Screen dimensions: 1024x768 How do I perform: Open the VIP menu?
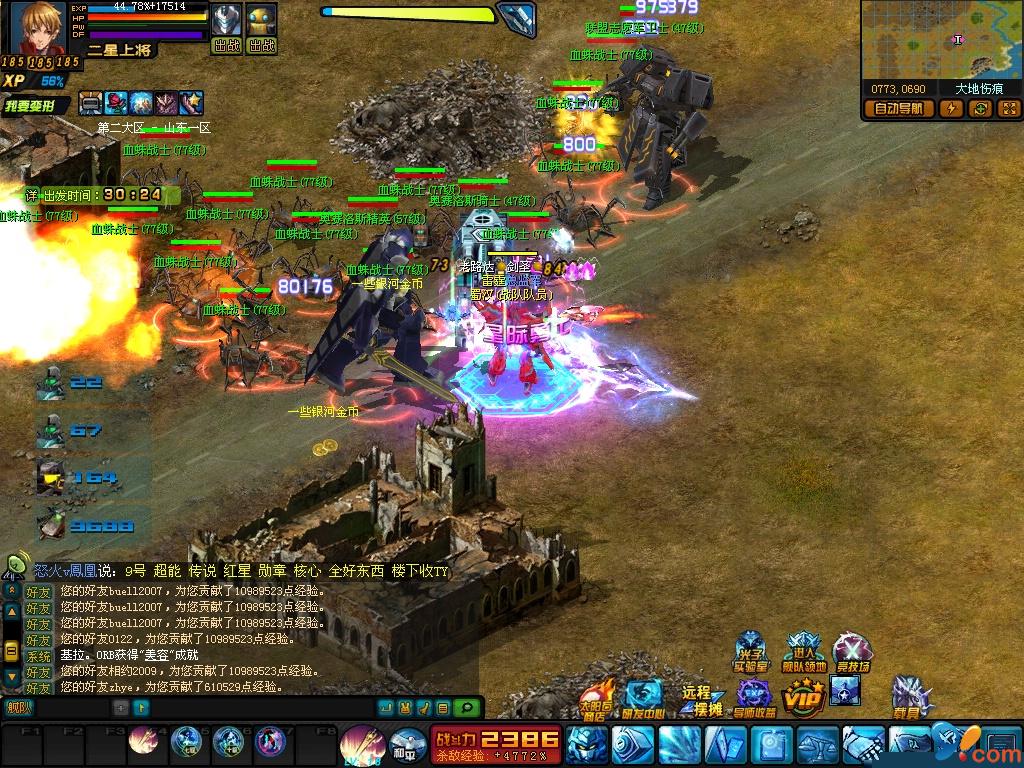point(802,695)
